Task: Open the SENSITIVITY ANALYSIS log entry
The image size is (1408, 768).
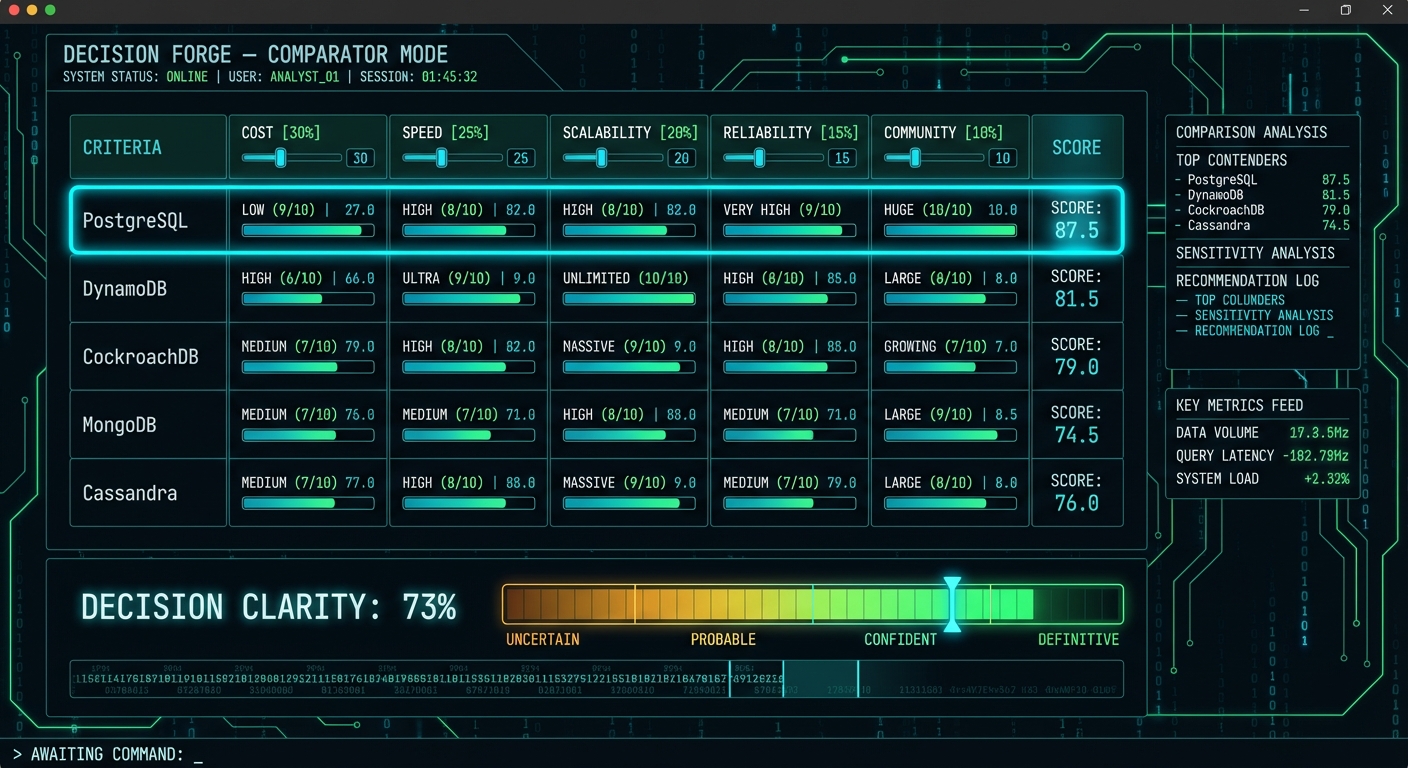Action: point(1266,315)
